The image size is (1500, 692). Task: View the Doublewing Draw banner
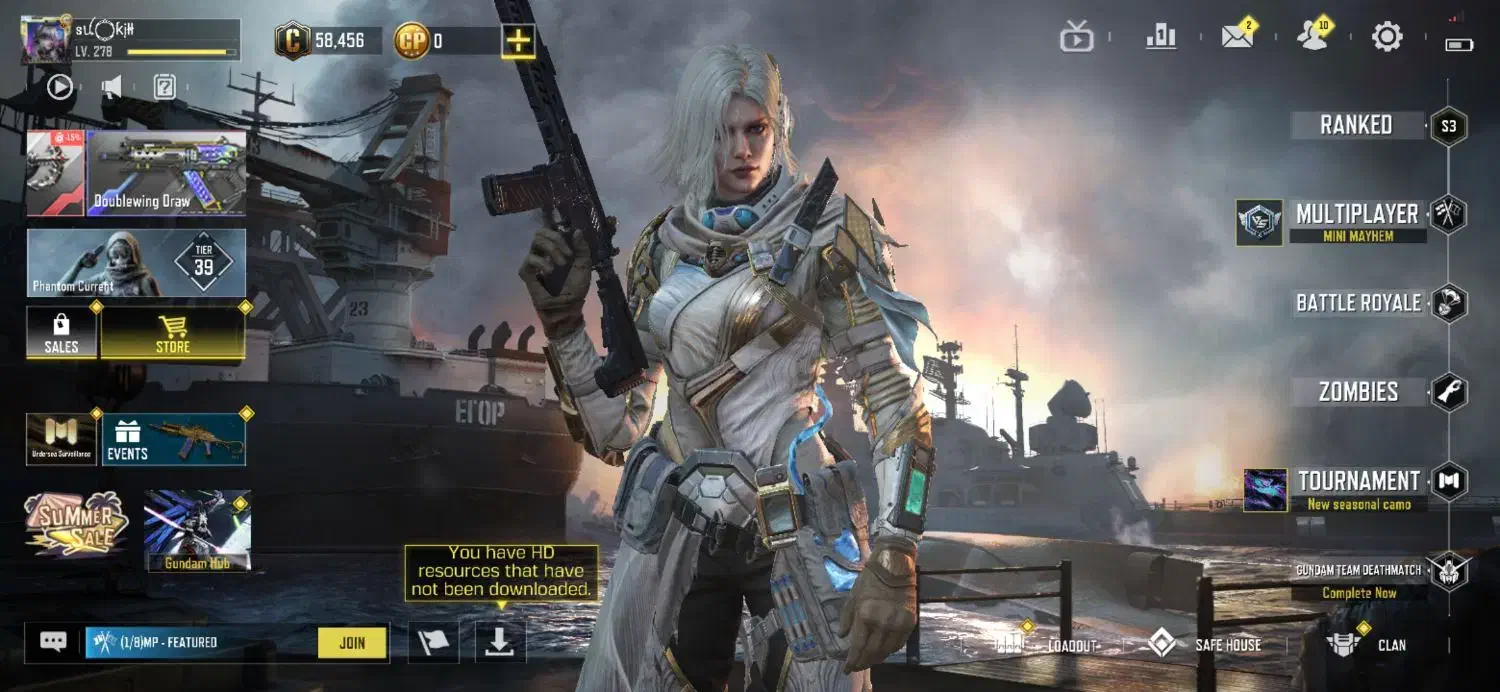(x=166, y=173)
